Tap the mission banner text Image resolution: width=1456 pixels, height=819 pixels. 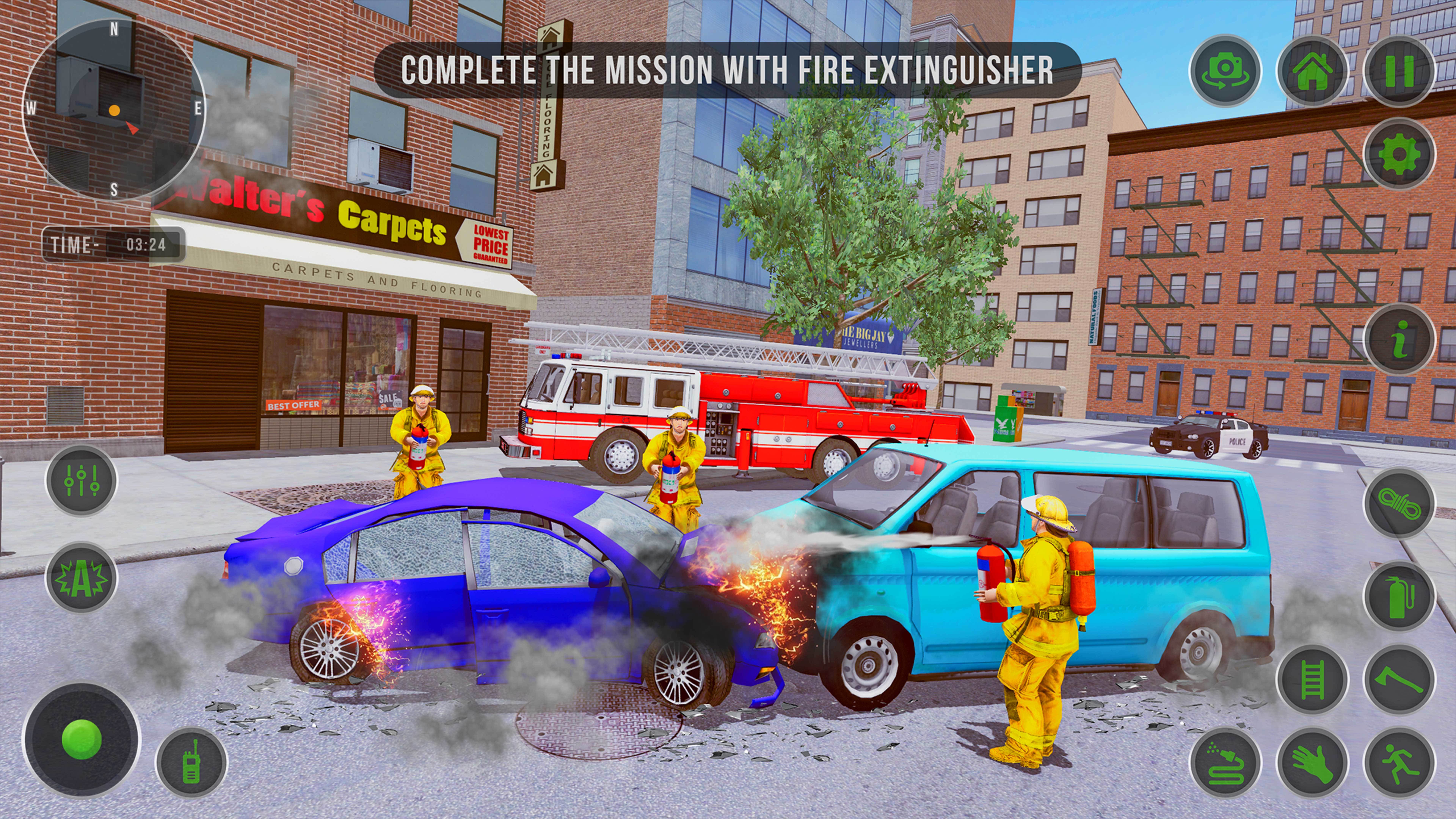coord(729,69)
